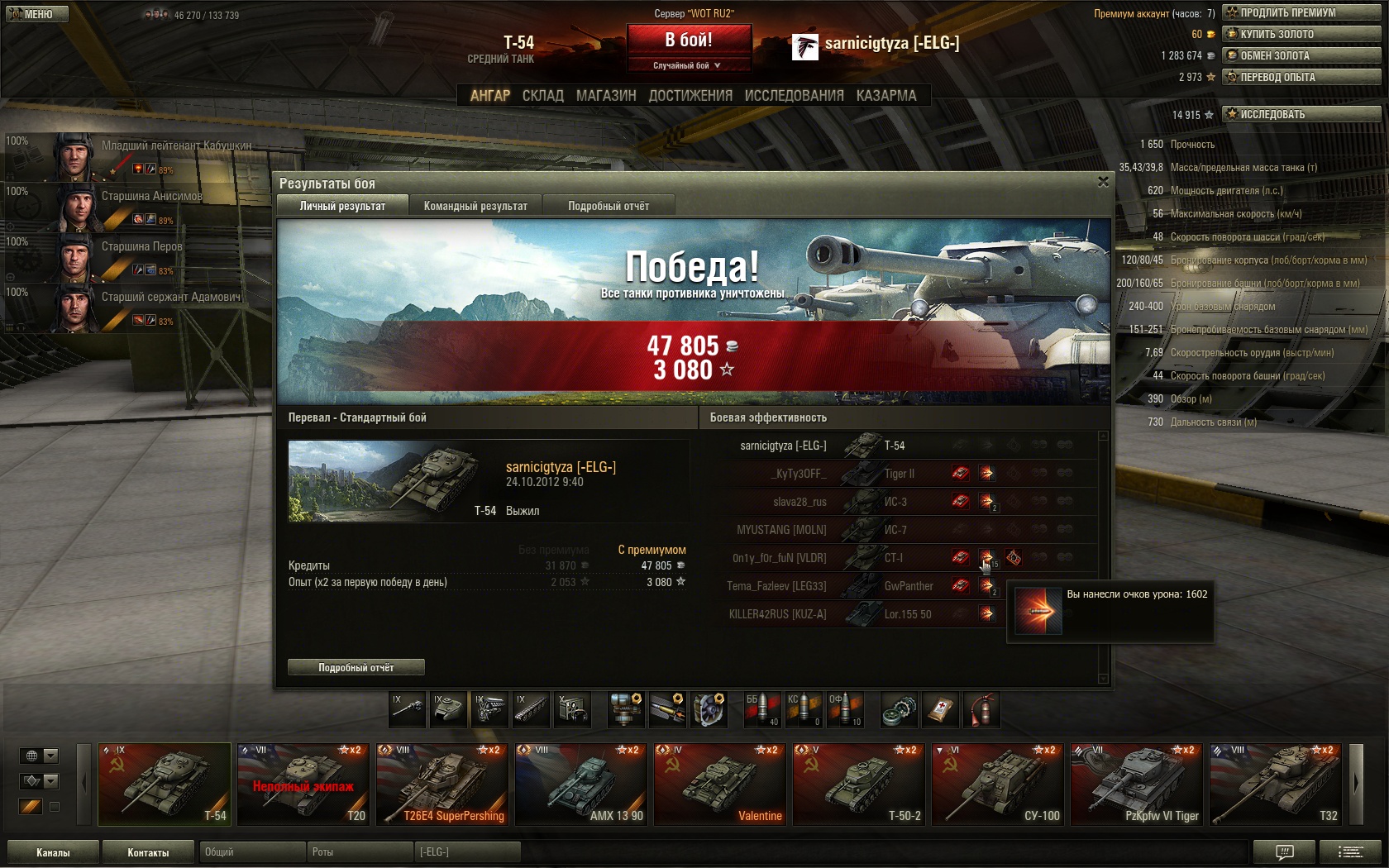The height and width of the screenshot is (868, 1389).
Task: Open Обмен золота exchange
Action: [x=1301, y=55]
